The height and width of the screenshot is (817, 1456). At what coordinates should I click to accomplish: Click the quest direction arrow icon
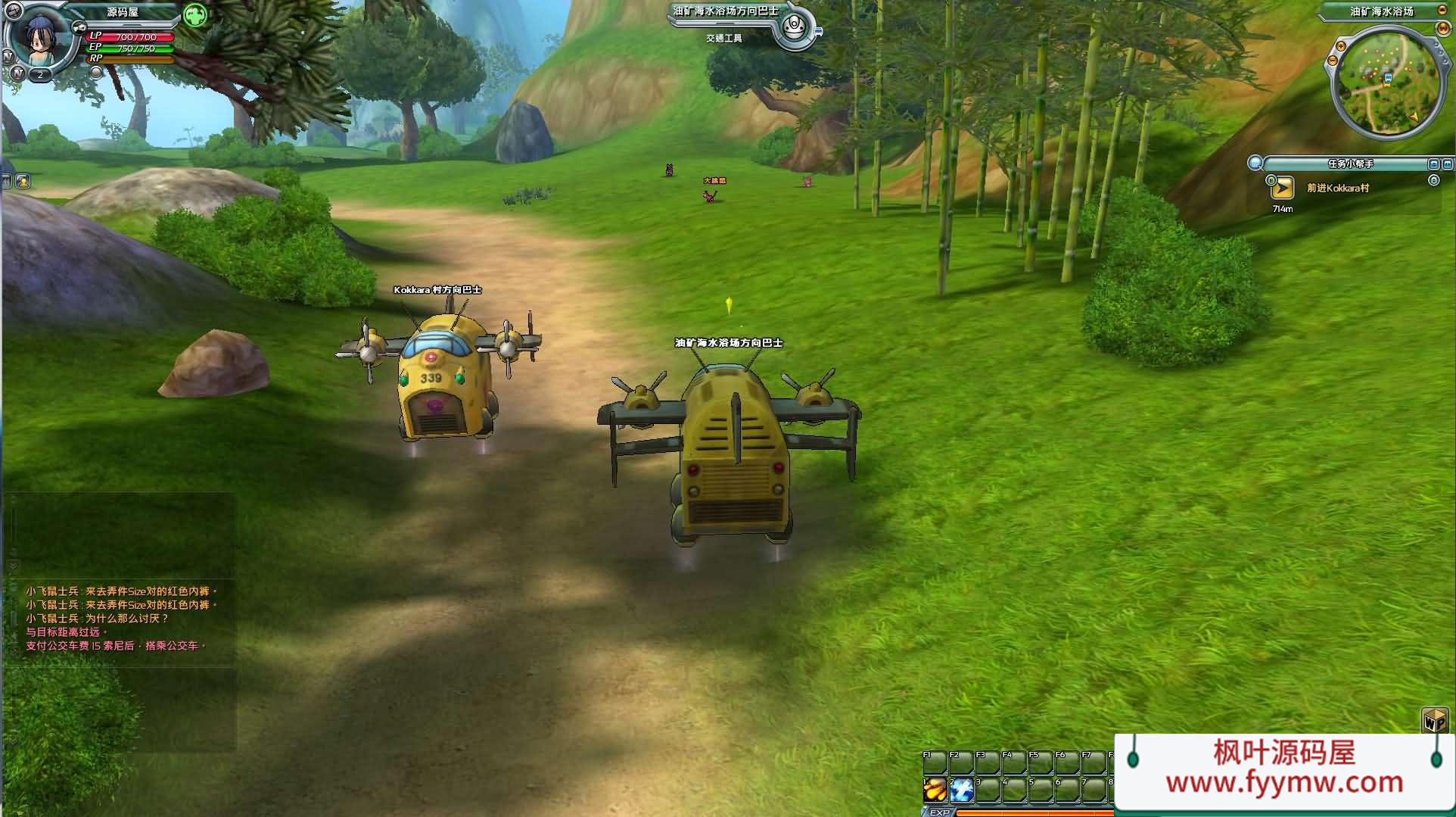point(1282,189)
